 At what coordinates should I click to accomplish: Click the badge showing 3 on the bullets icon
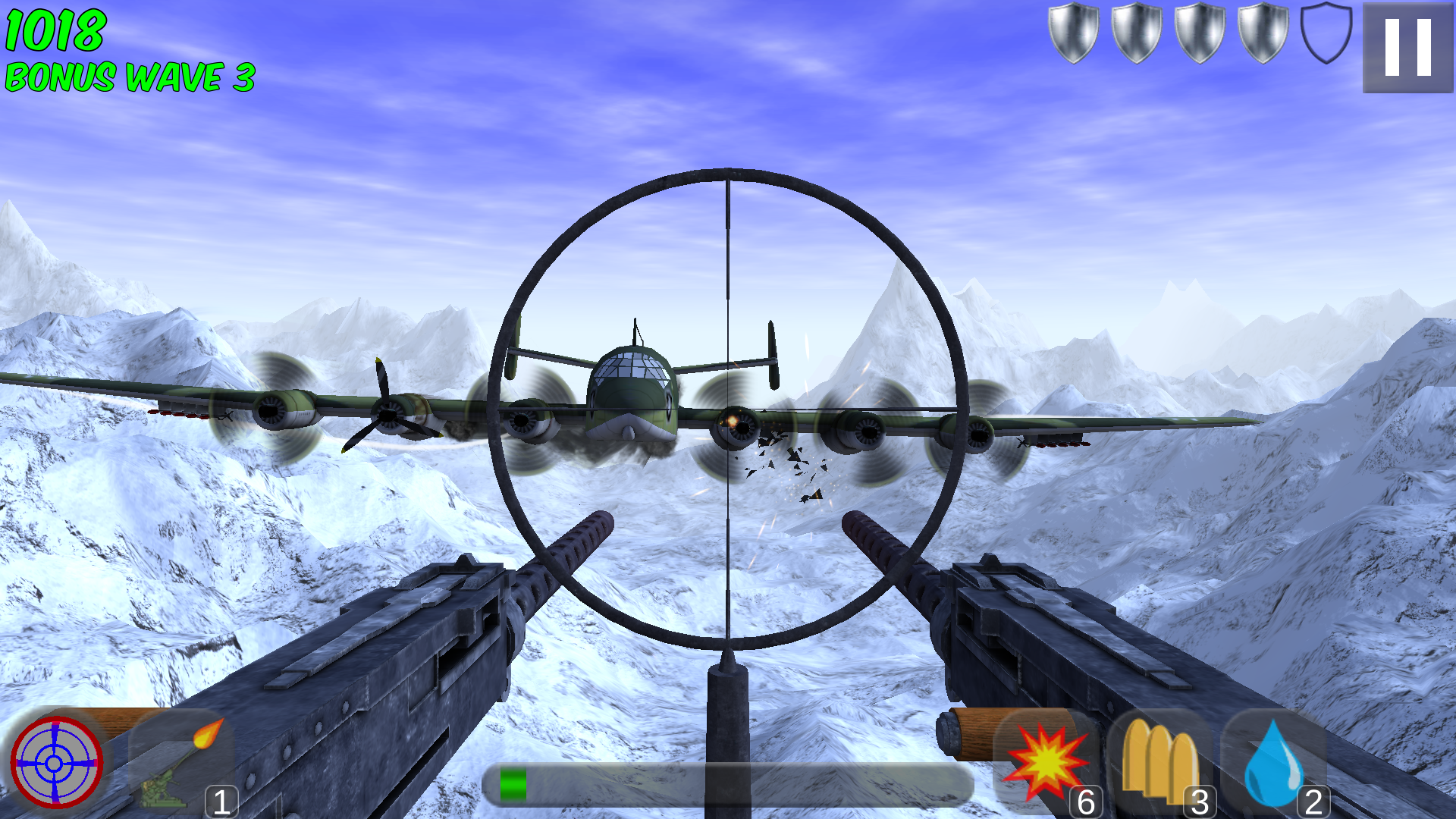(x=1200, y=800)
